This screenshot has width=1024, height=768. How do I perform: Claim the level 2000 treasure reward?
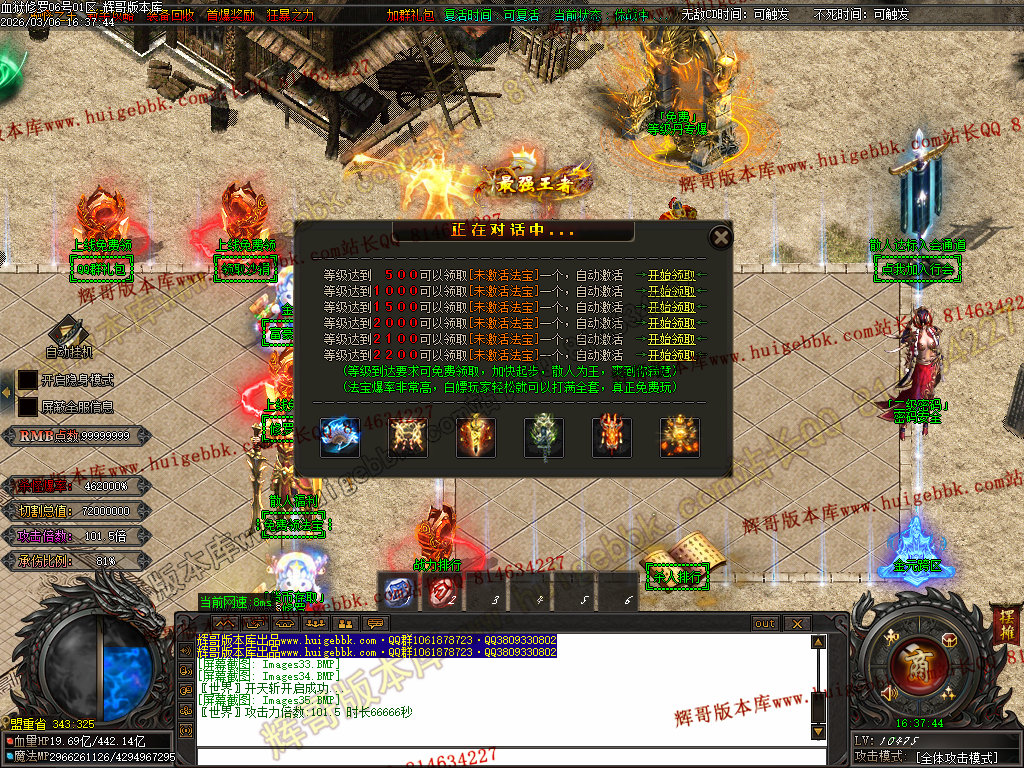671,323
